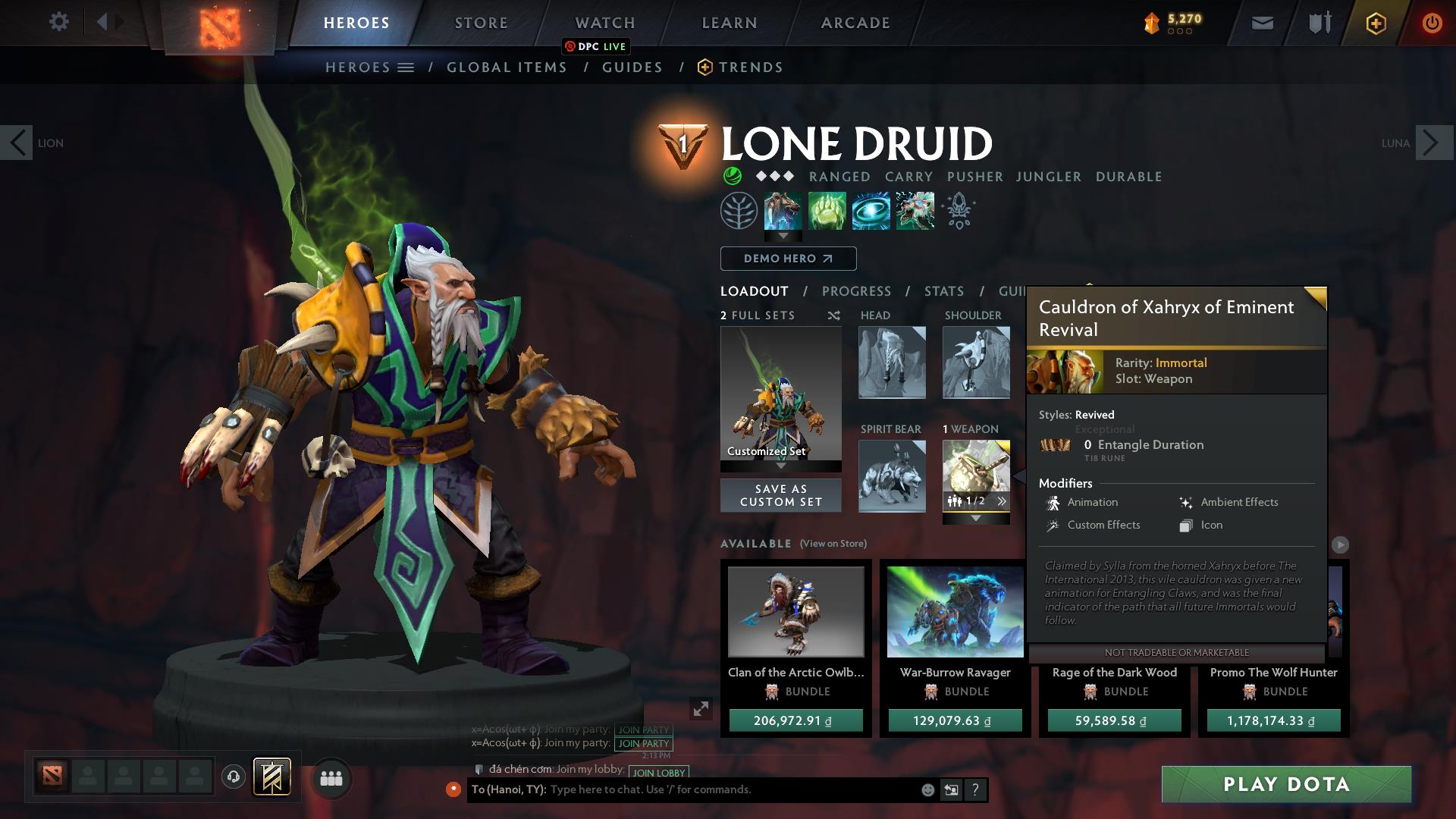Open the Dota 2 settings gear

tap(59, 21)
